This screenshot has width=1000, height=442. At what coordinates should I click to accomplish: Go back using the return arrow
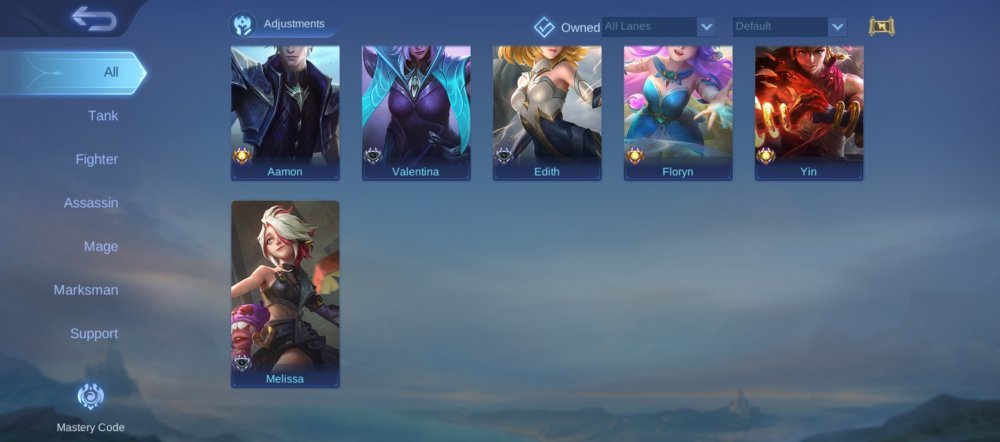click(94, 18)
